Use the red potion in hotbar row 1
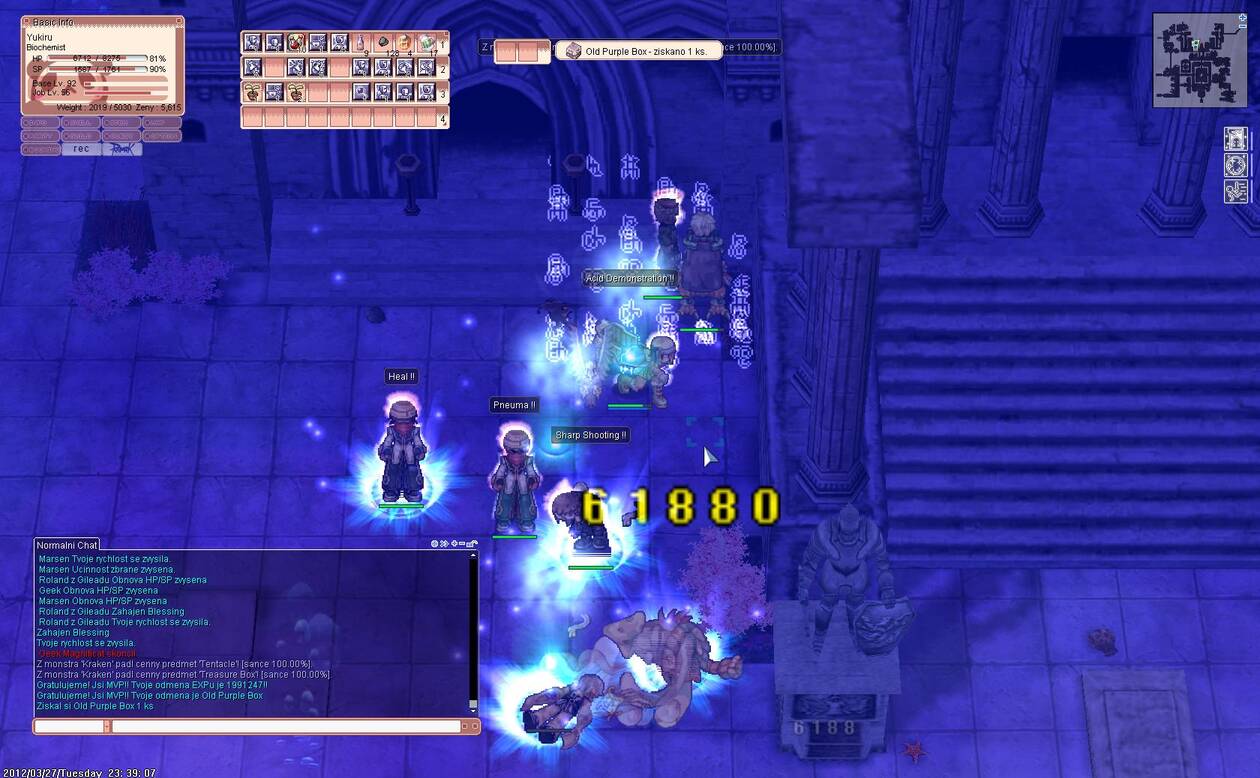The image size is (1260, 778). [x=295, y=43]
